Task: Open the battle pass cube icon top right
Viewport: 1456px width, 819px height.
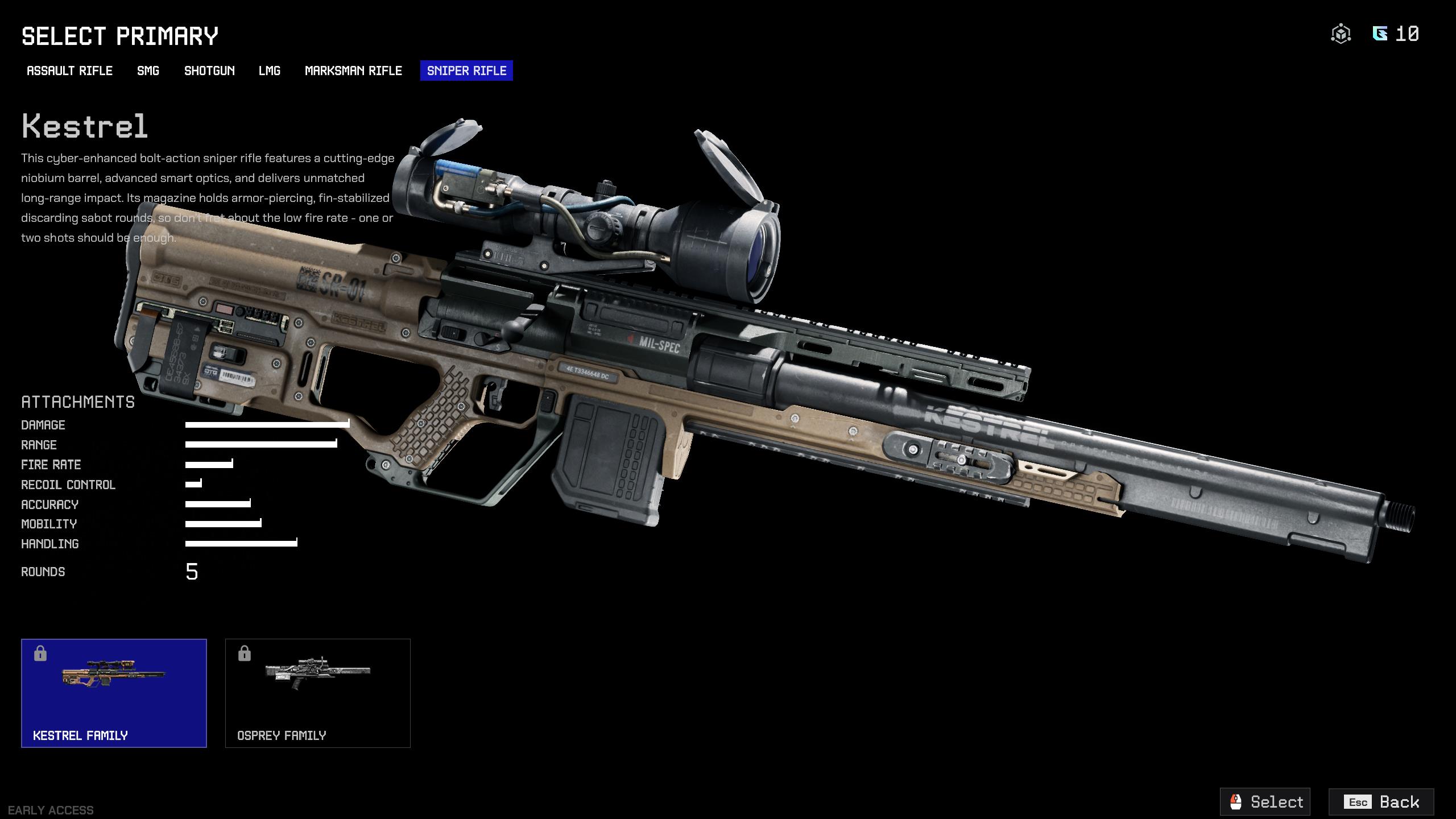Action: pos(1342,34)
